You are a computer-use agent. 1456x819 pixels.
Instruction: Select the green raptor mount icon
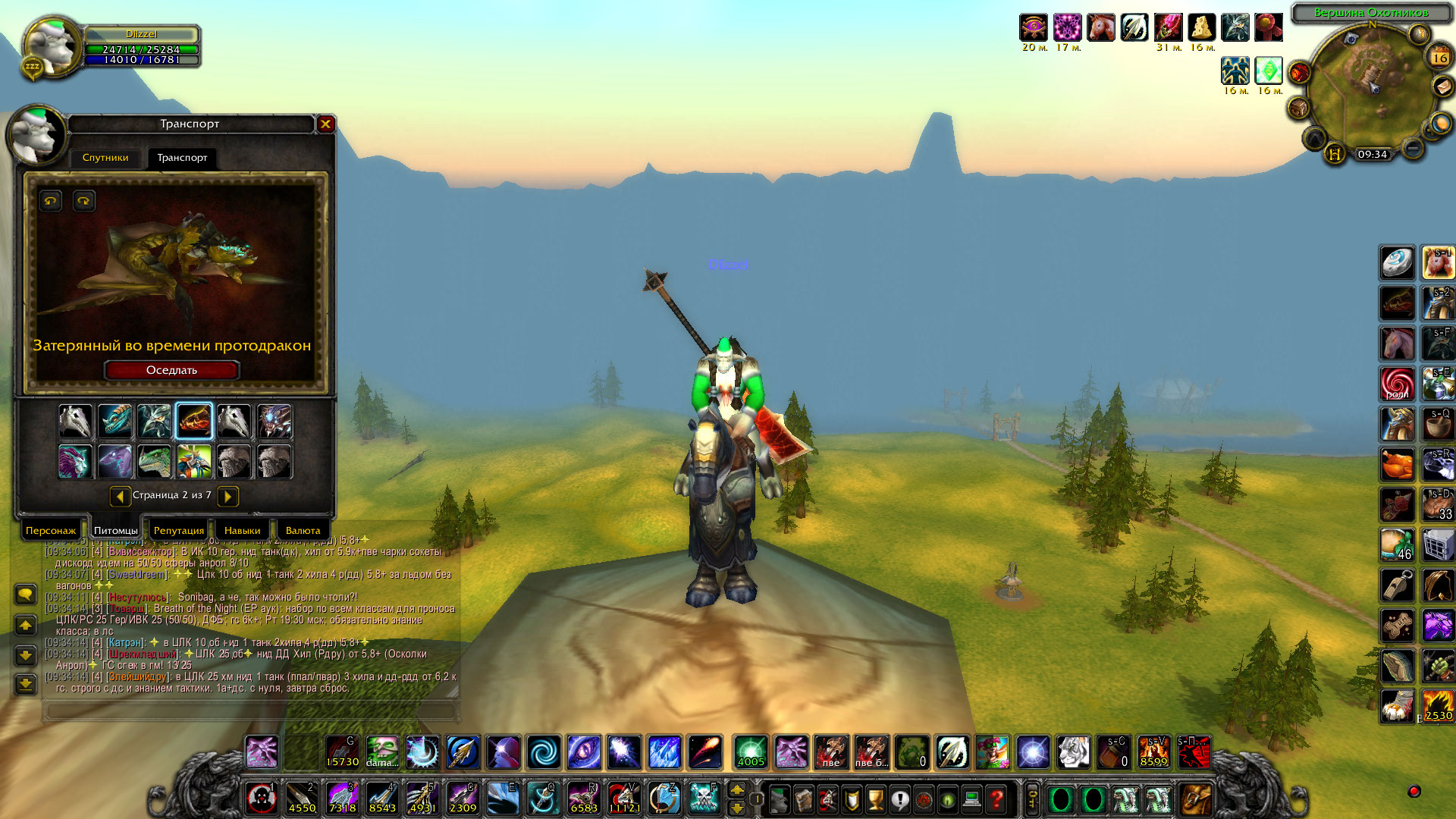pyautogui.click(x=155, y=462)
